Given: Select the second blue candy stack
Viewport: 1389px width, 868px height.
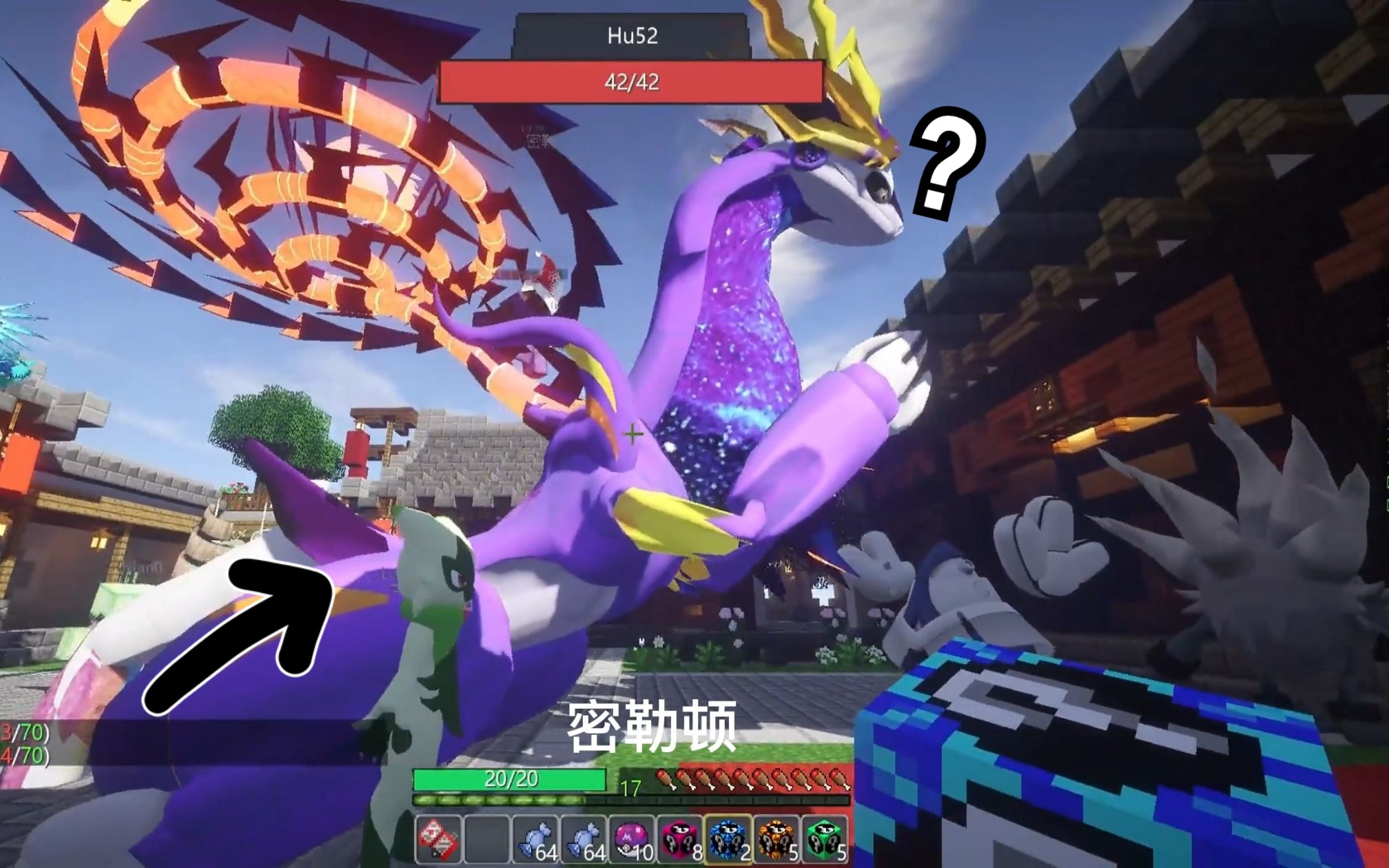Looking at the screenshot, I should (x=585, y=840).
